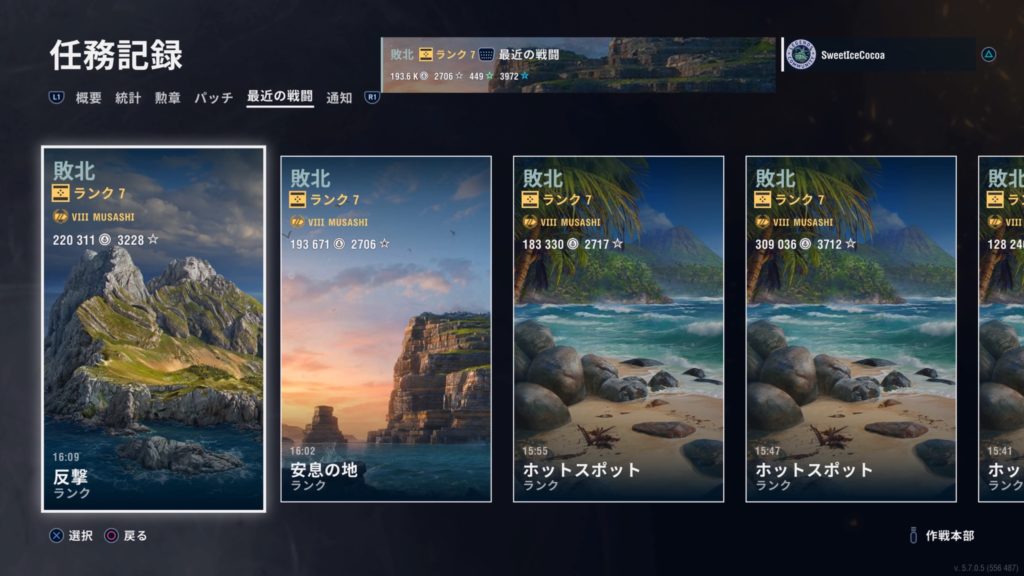Open the 統計 tab
The width and height of the screenshot is (1024, 576).
click(x=128, y=98)
